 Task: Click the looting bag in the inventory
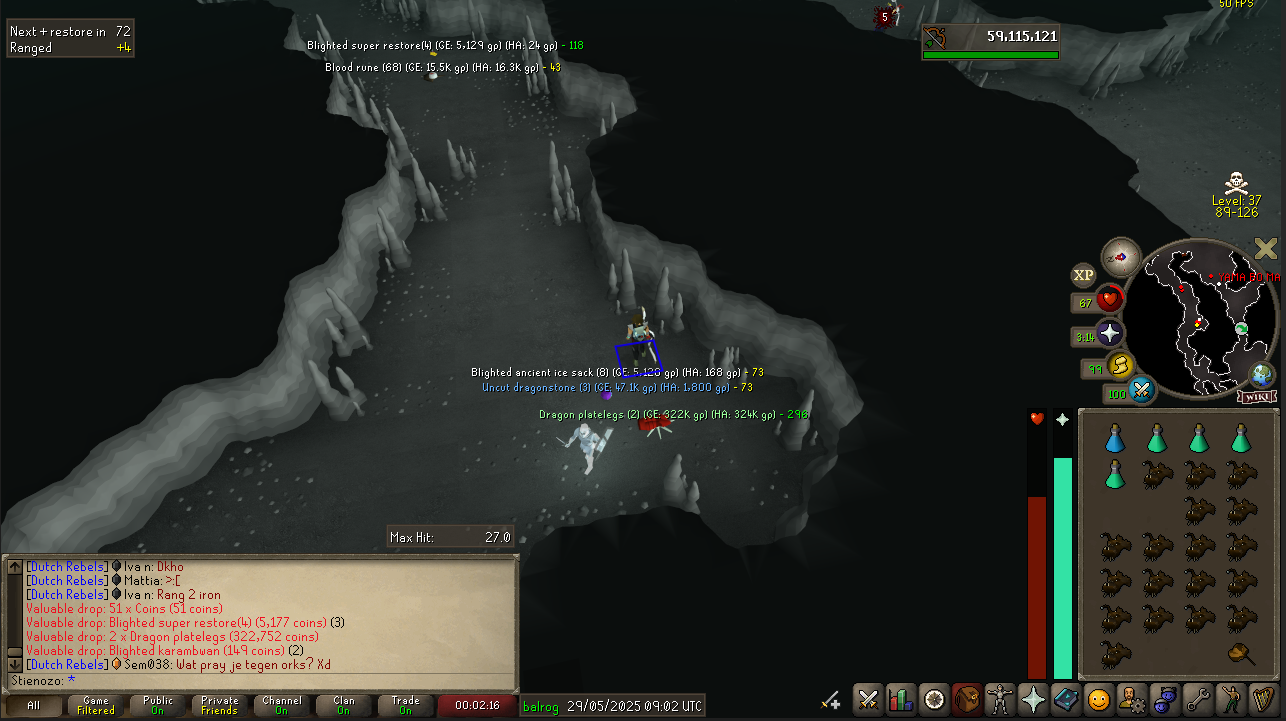(x=1241, y=655)
